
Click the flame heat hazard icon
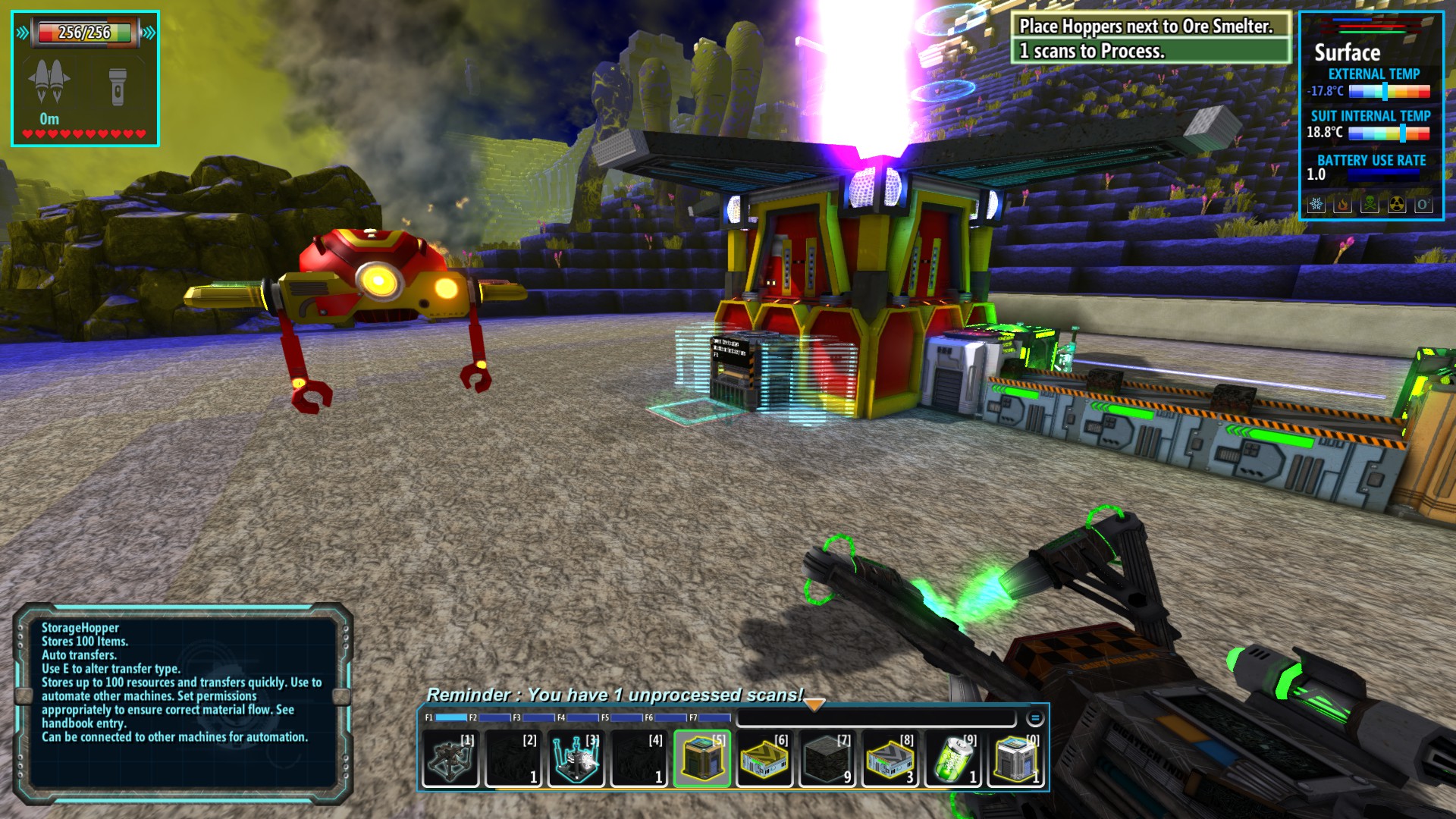pos(1343,205)
